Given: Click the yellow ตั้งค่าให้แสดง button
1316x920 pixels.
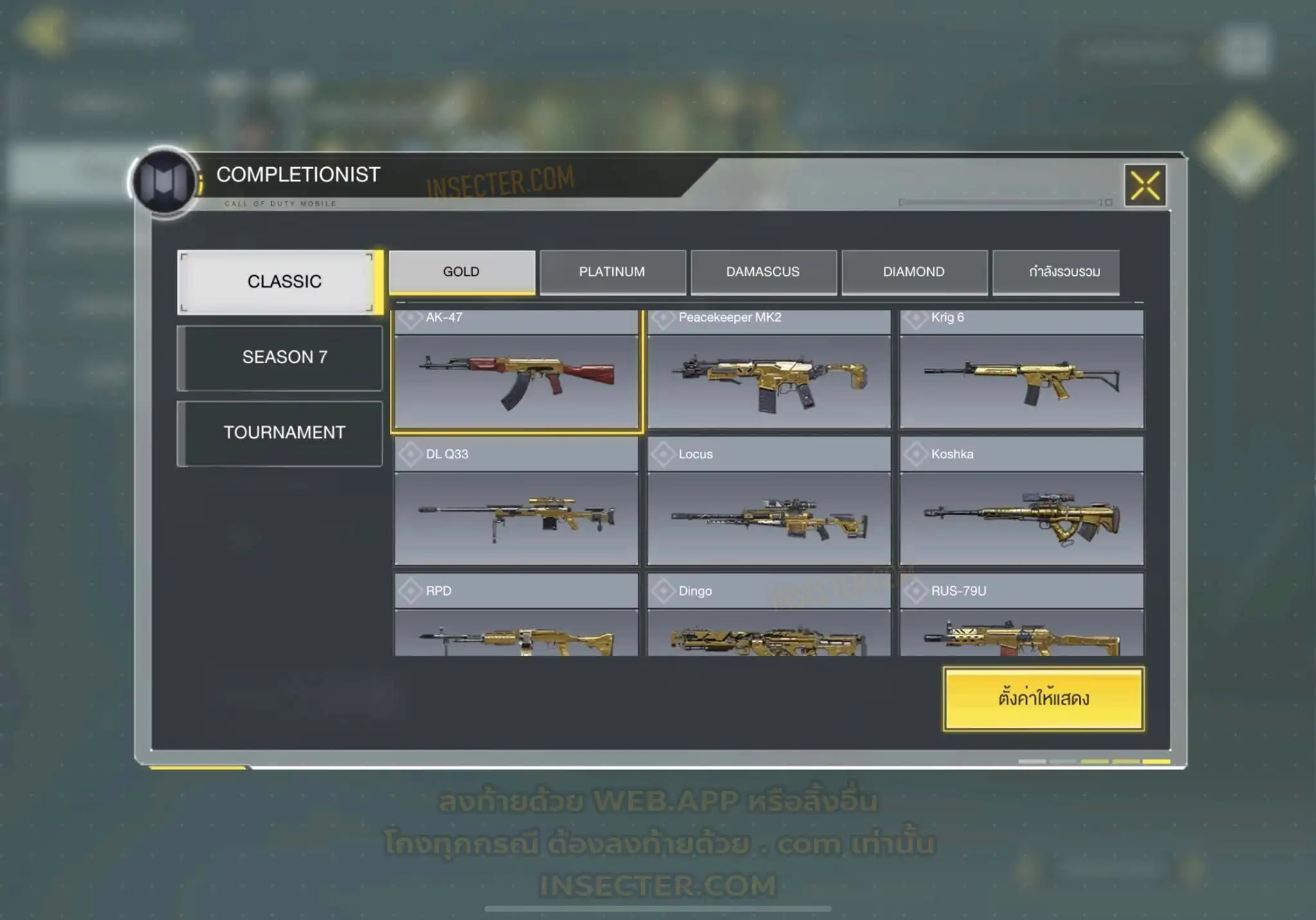Looking at the screenshot, I should 1044,699.
